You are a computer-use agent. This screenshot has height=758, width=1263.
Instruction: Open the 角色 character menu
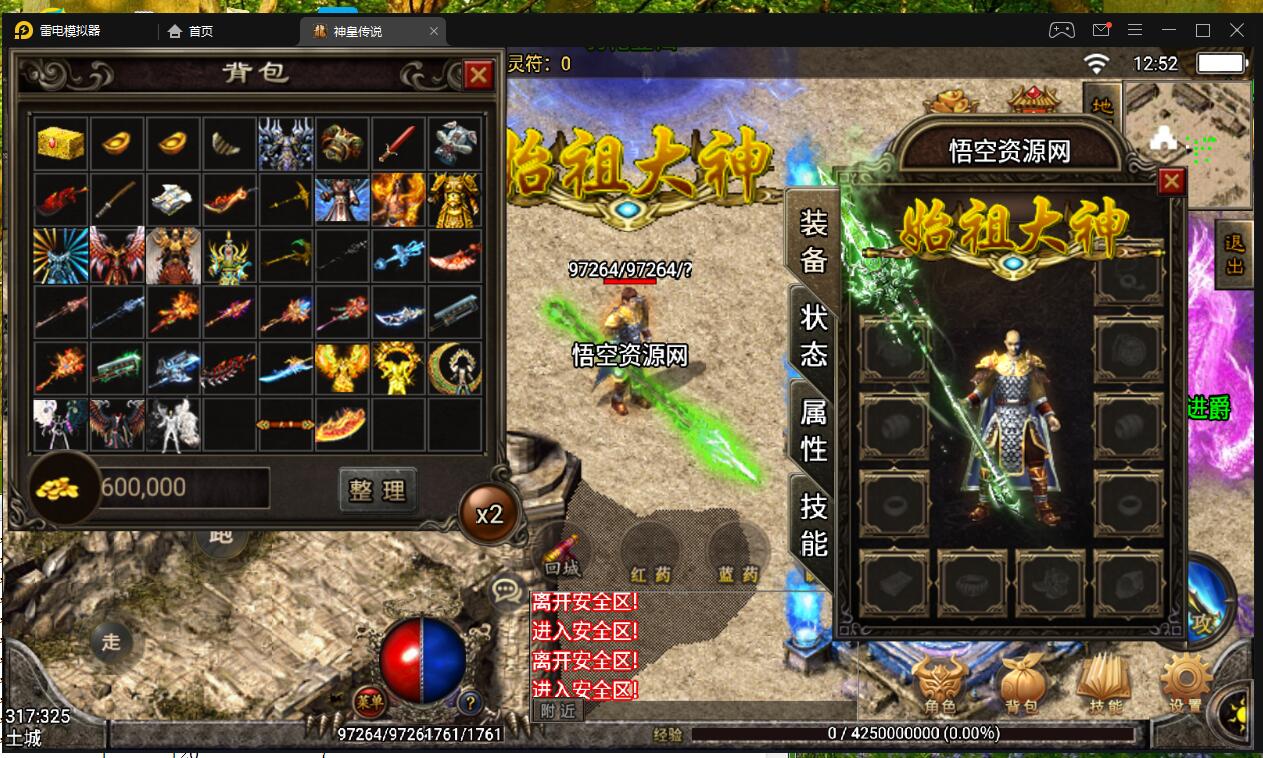[x=938, y=686]
